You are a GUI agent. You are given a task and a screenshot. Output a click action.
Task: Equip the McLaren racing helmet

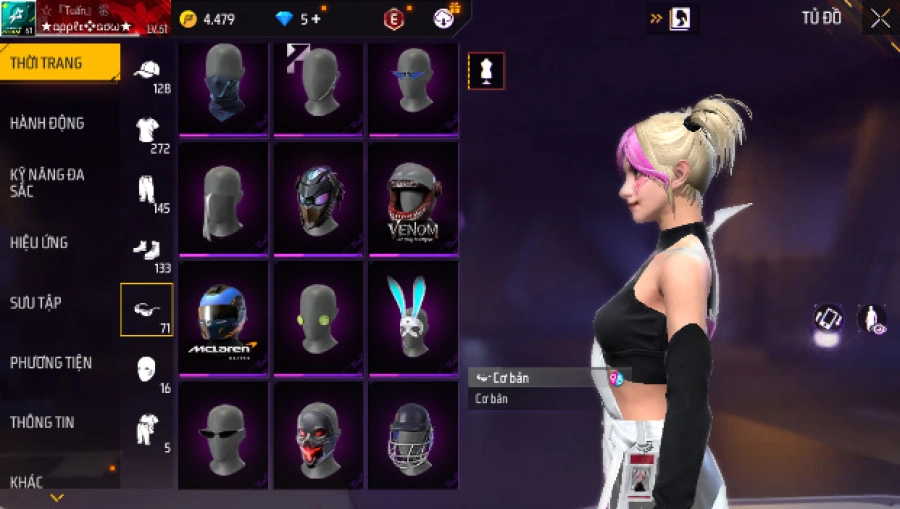point(222,318)
